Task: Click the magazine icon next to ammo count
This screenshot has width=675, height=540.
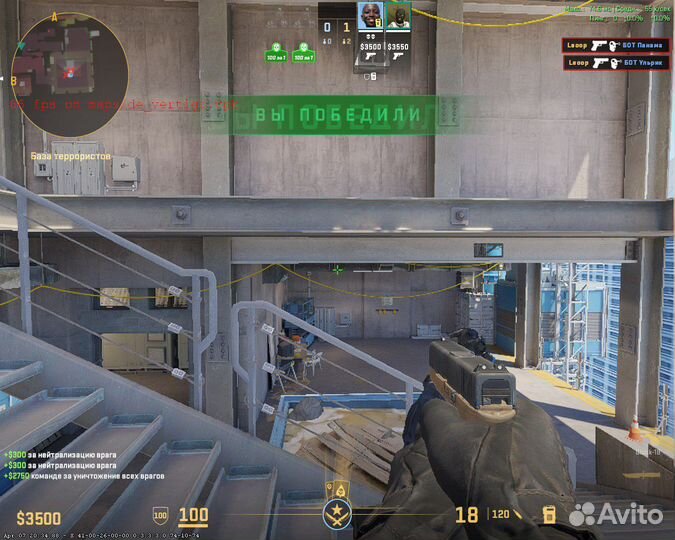Action: (x=549, y=516)
